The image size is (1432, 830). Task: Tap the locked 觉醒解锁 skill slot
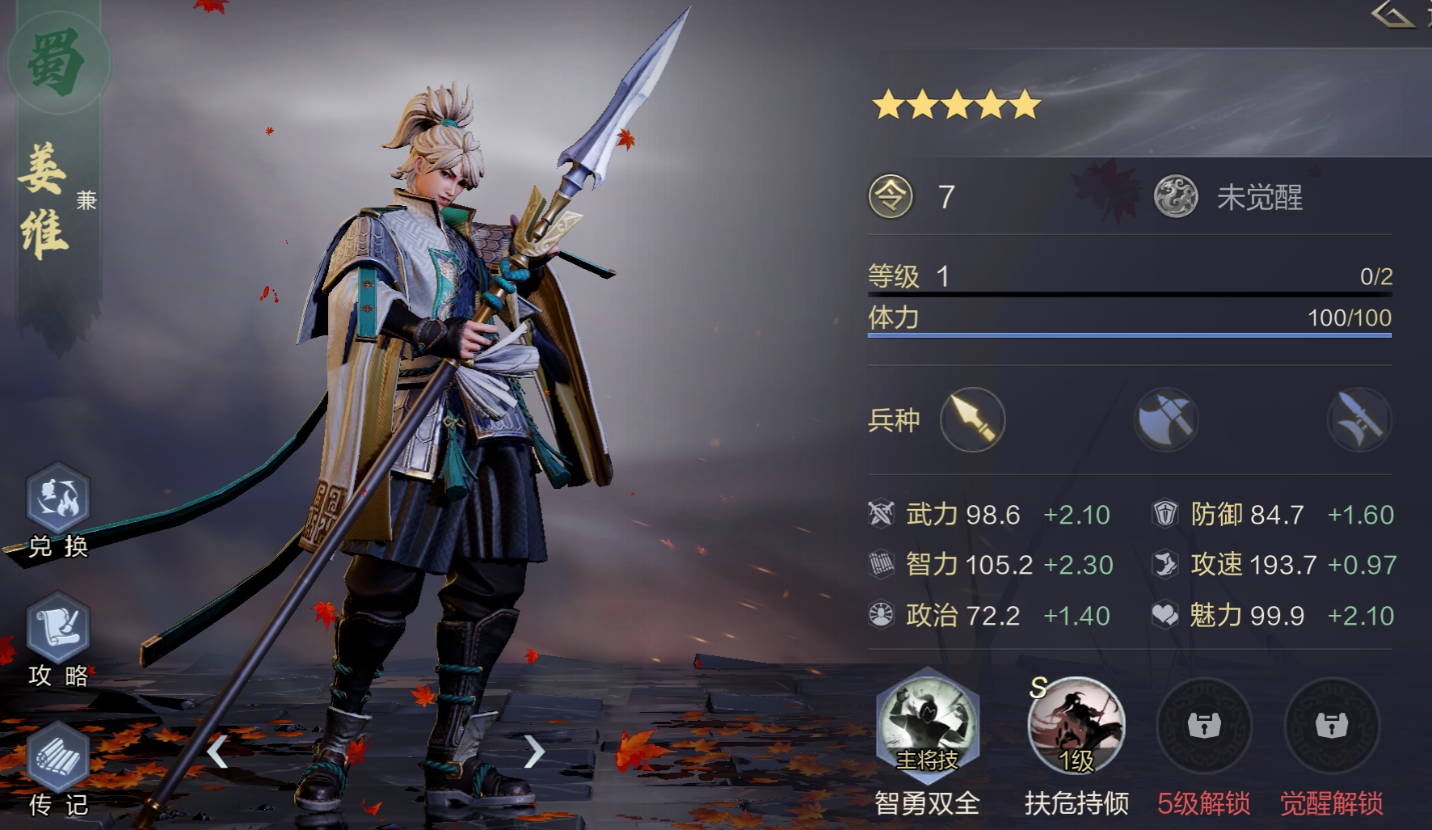pos(1331,727)
